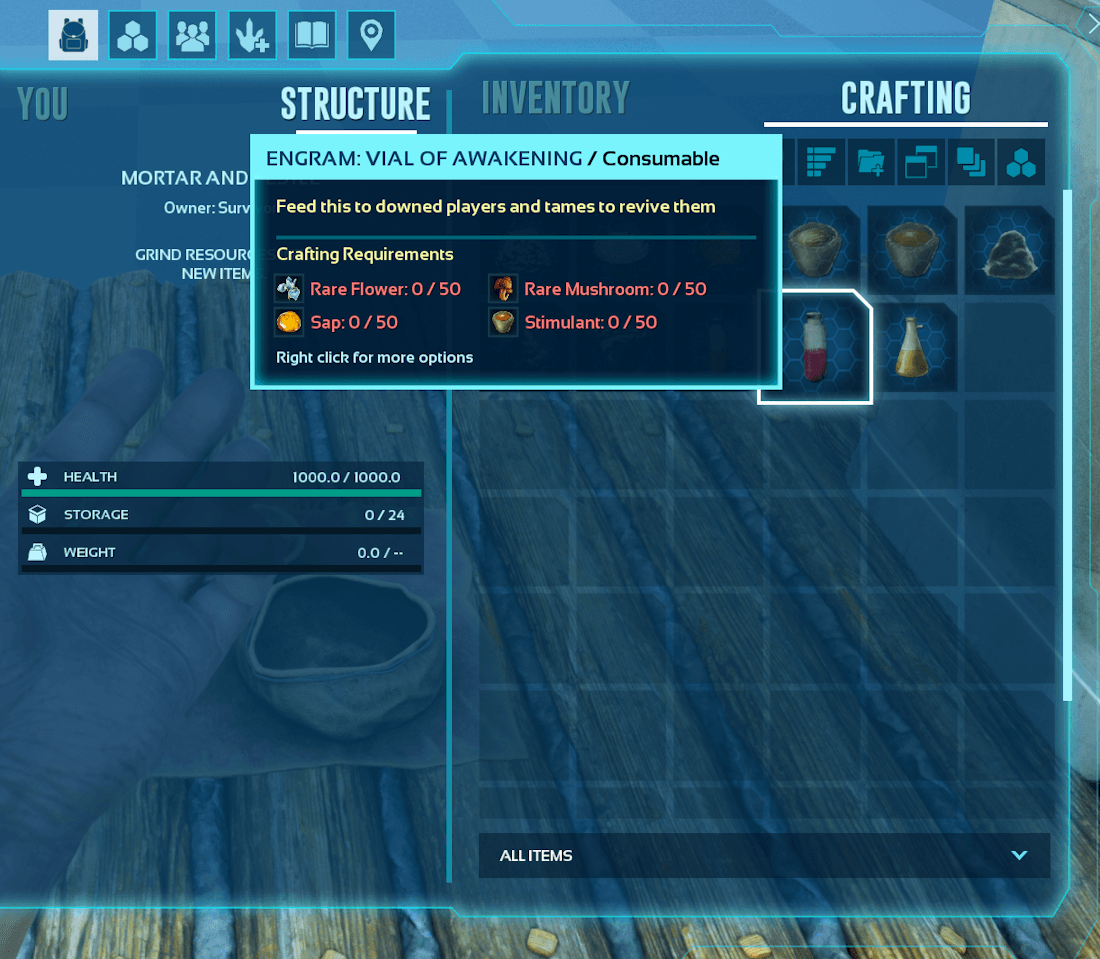Open the engrams hexagon menu
This screenshot has width=1100, height=959.
[133, 36]
